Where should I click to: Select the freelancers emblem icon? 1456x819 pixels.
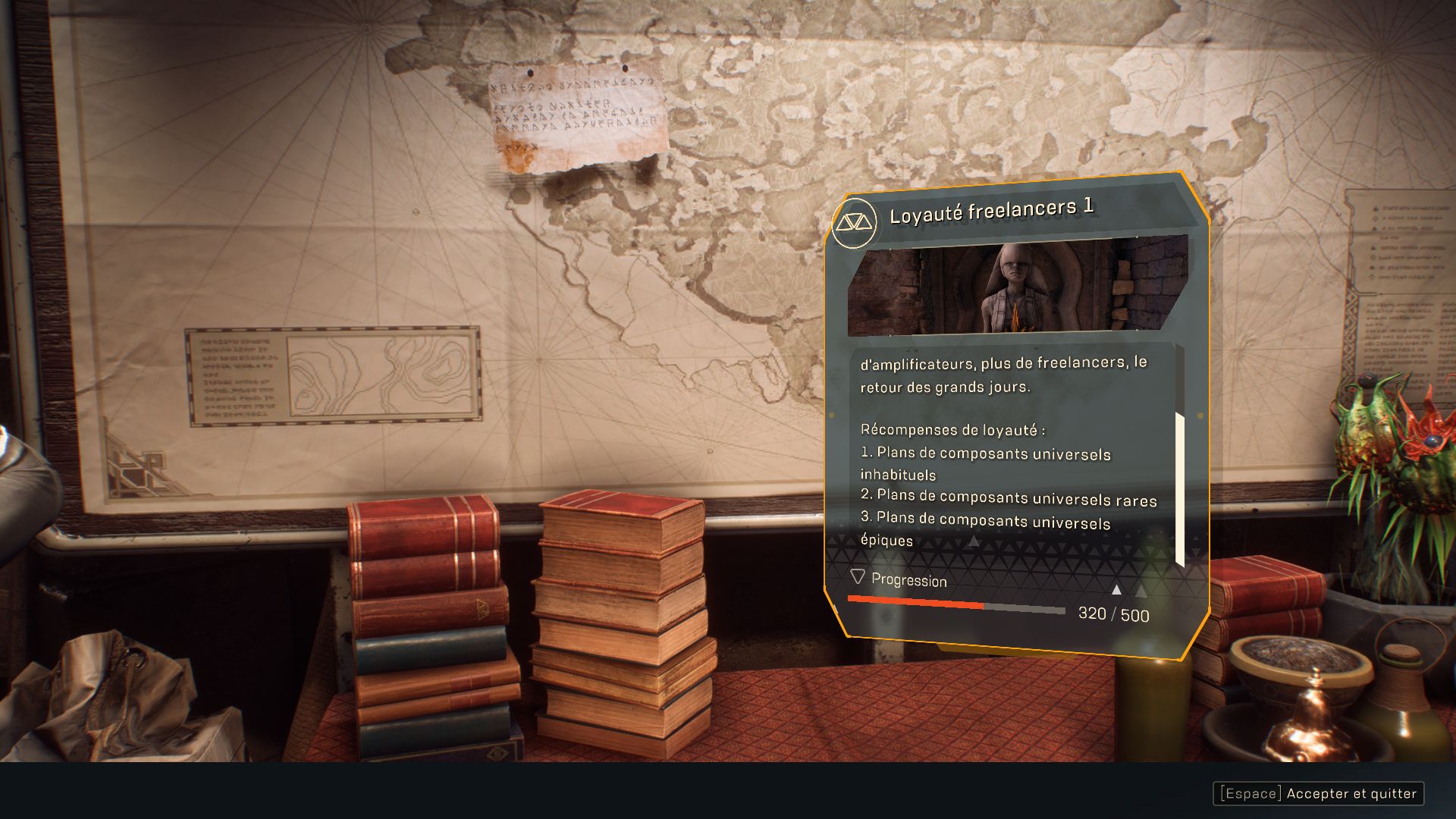pos(854,223)
